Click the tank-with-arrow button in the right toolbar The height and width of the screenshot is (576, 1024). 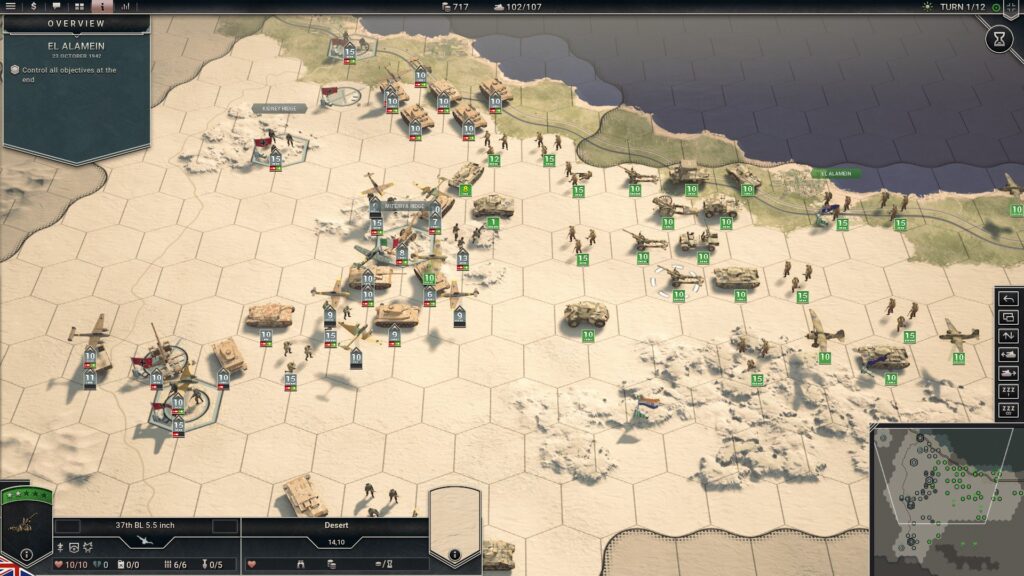(1009, 354)
